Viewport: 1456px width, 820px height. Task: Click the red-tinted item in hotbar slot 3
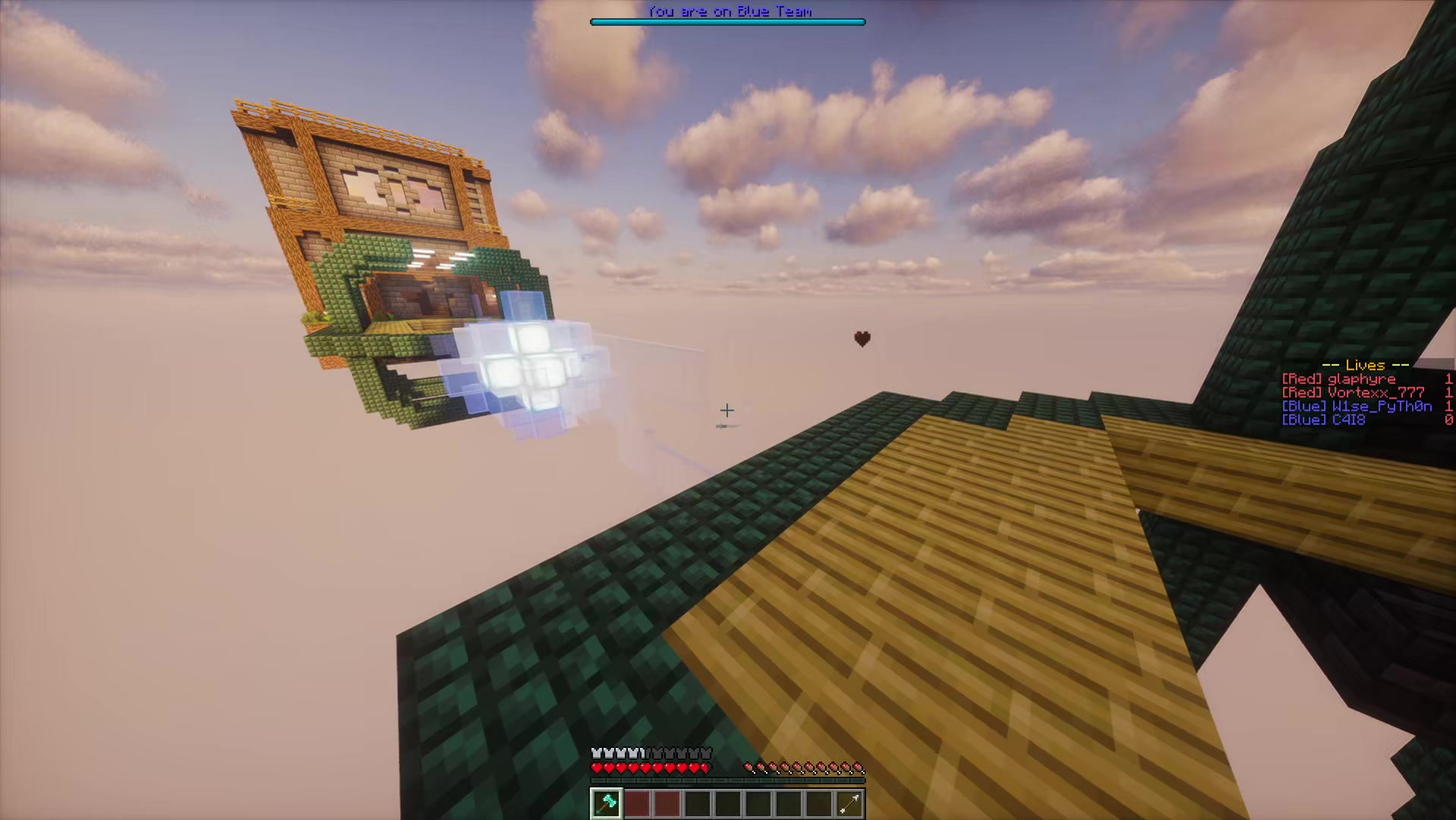coord(667,803)
